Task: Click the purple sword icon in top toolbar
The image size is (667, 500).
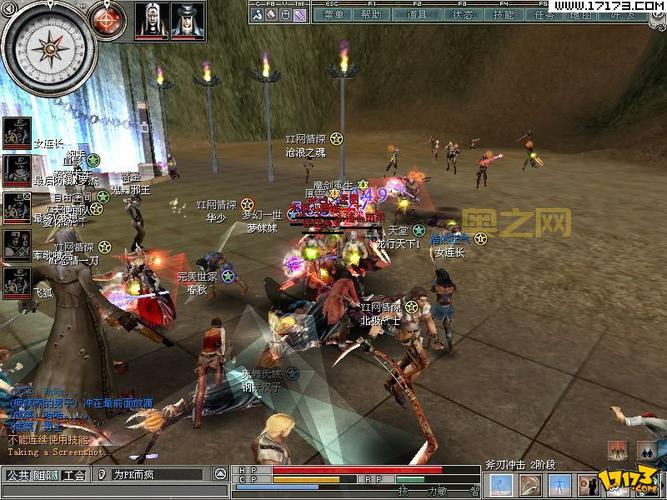Action: 301,15
